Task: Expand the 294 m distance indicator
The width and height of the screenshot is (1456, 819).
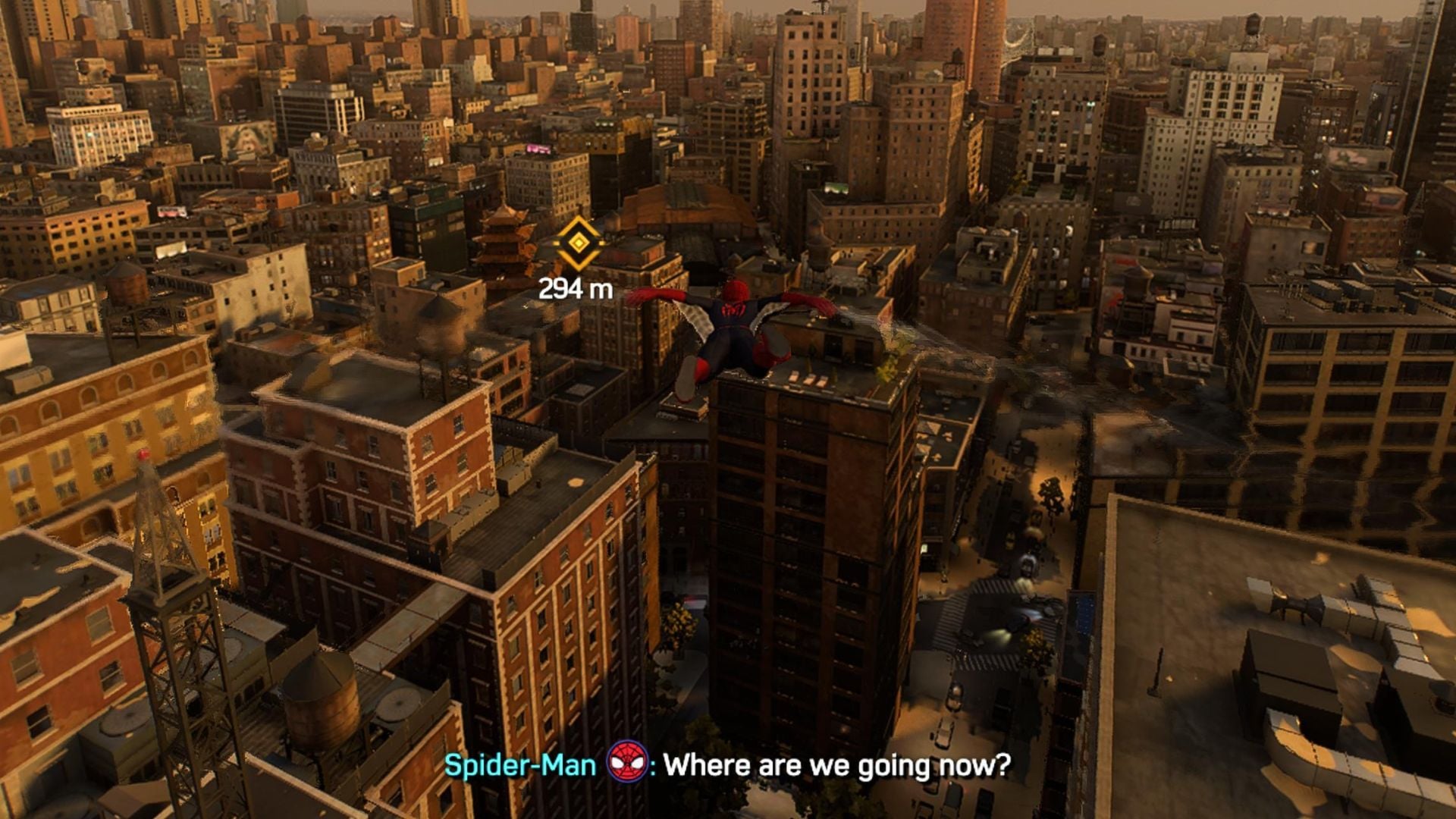Action: coord(574,288)
